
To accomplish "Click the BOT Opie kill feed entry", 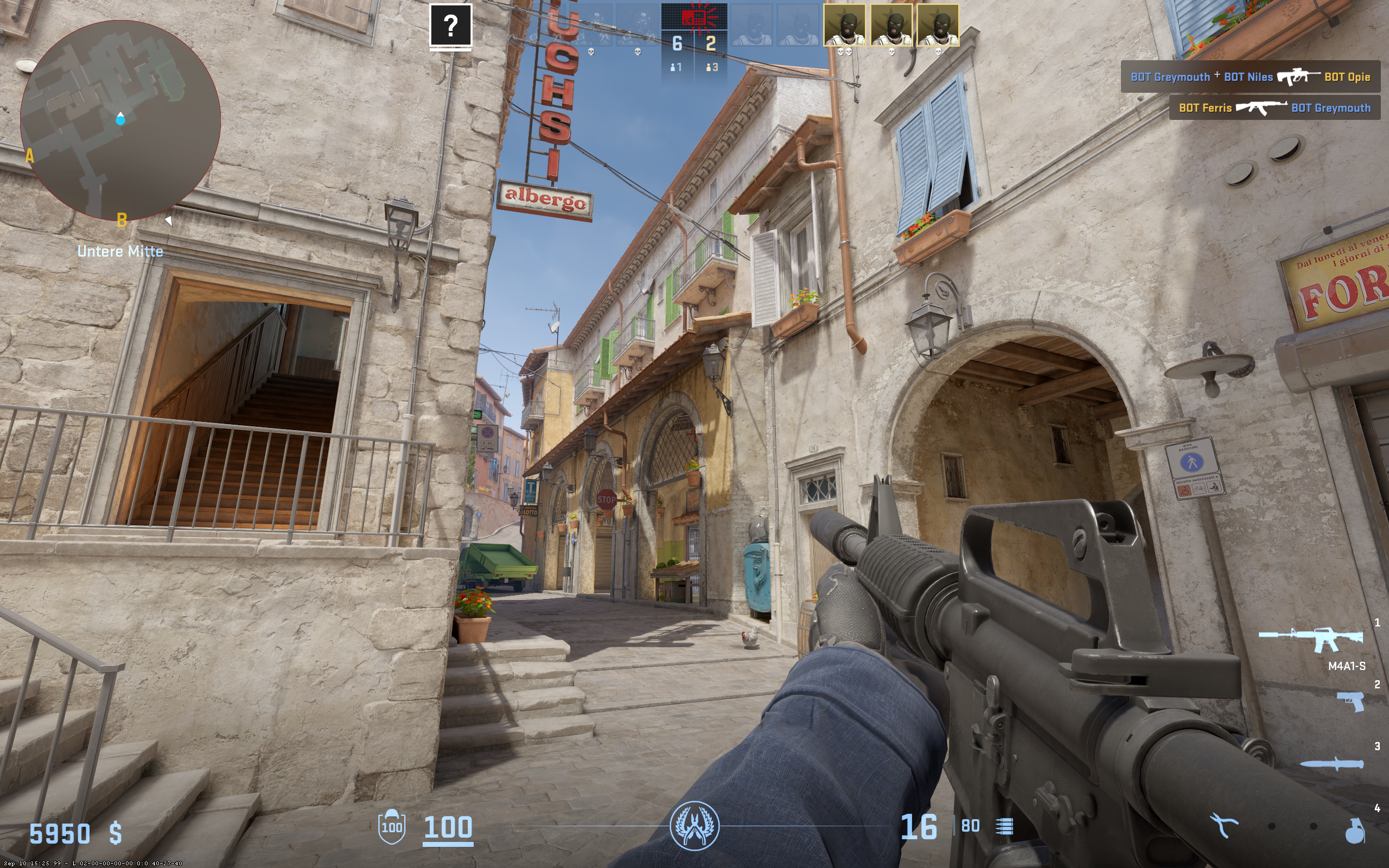I will tap(1250, 77).
